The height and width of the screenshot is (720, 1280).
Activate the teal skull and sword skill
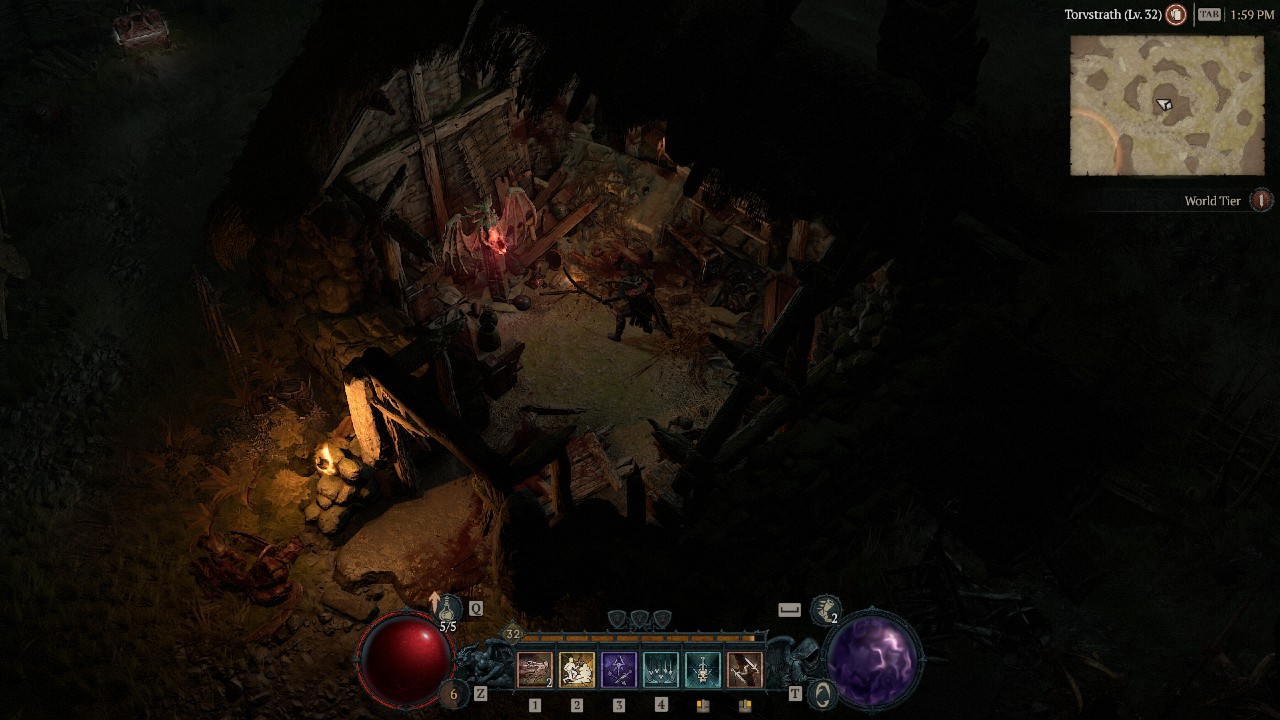coord(703,670)
